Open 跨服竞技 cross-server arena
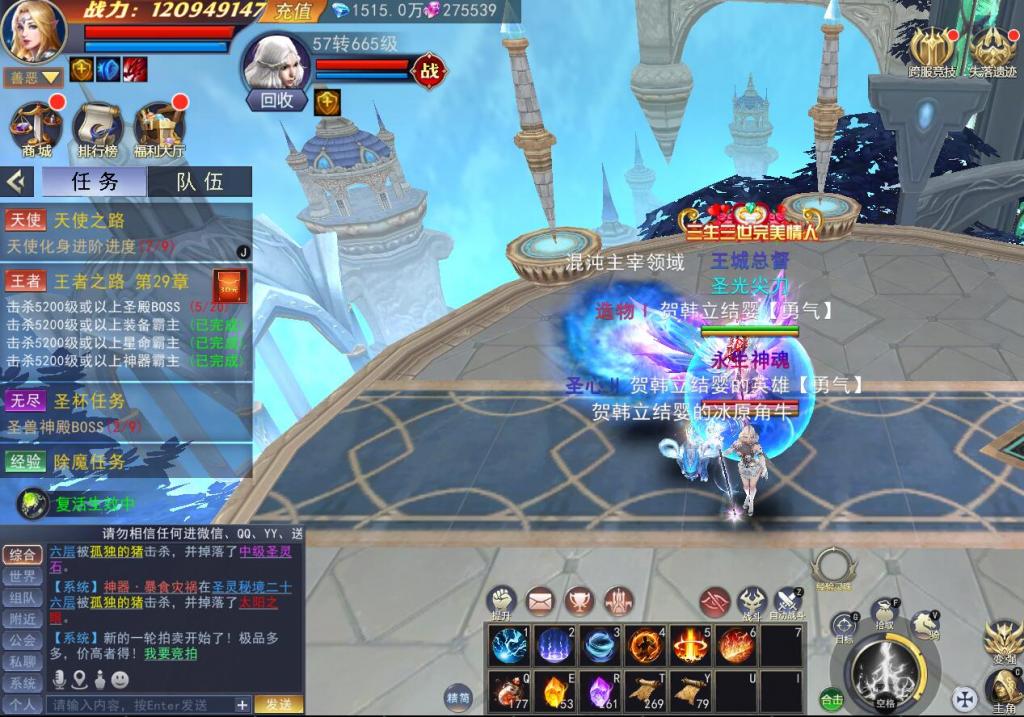The height and width of the screenshot is (717, 1024). 932,52
